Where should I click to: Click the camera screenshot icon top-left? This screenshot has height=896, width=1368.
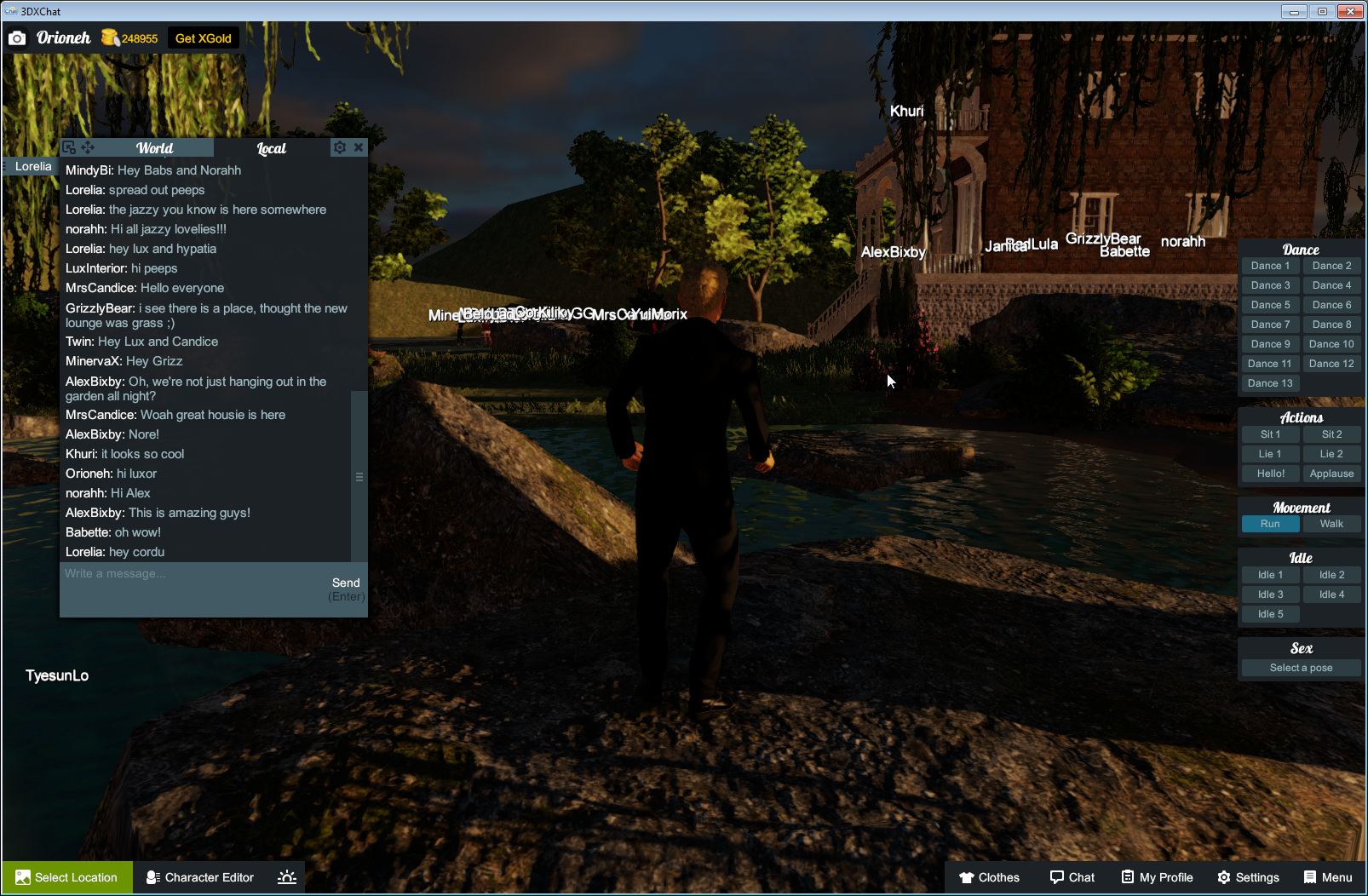(17, 37)
